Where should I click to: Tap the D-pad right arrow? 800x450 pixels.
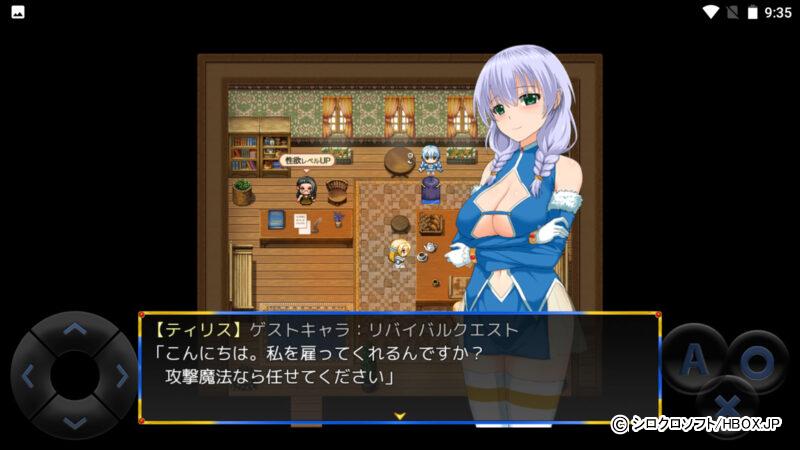pyautogui.click(x=121, y=376)
